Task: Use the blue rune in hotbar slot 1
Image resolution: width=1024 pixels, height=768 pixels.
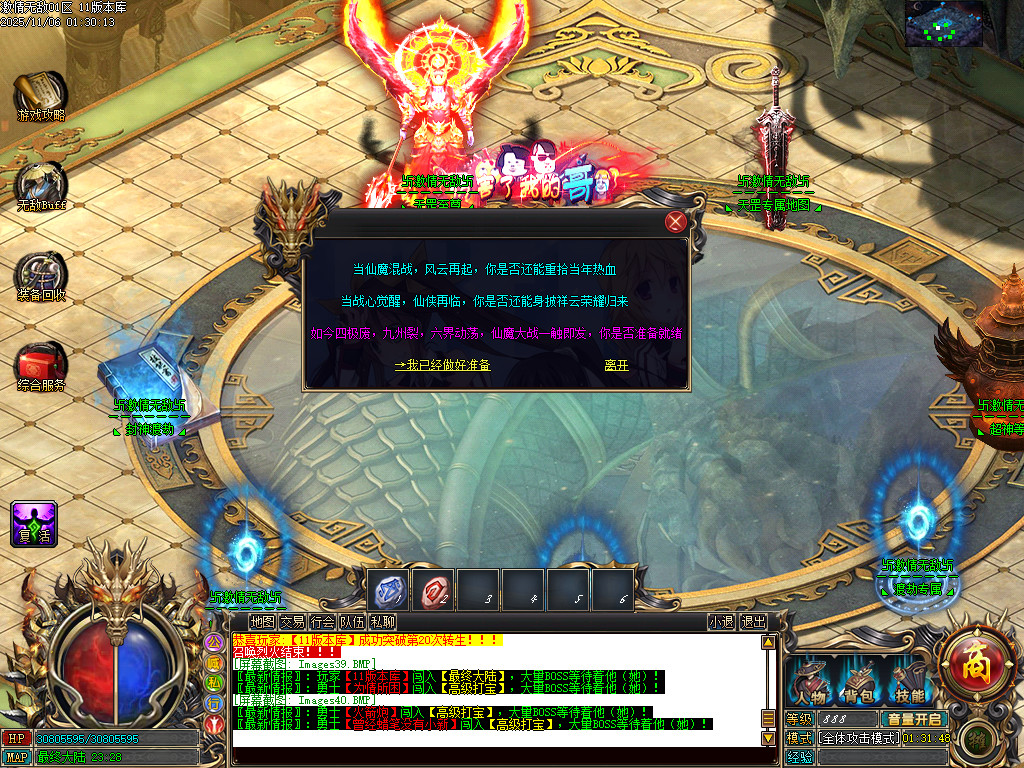Action: point(387,590)
